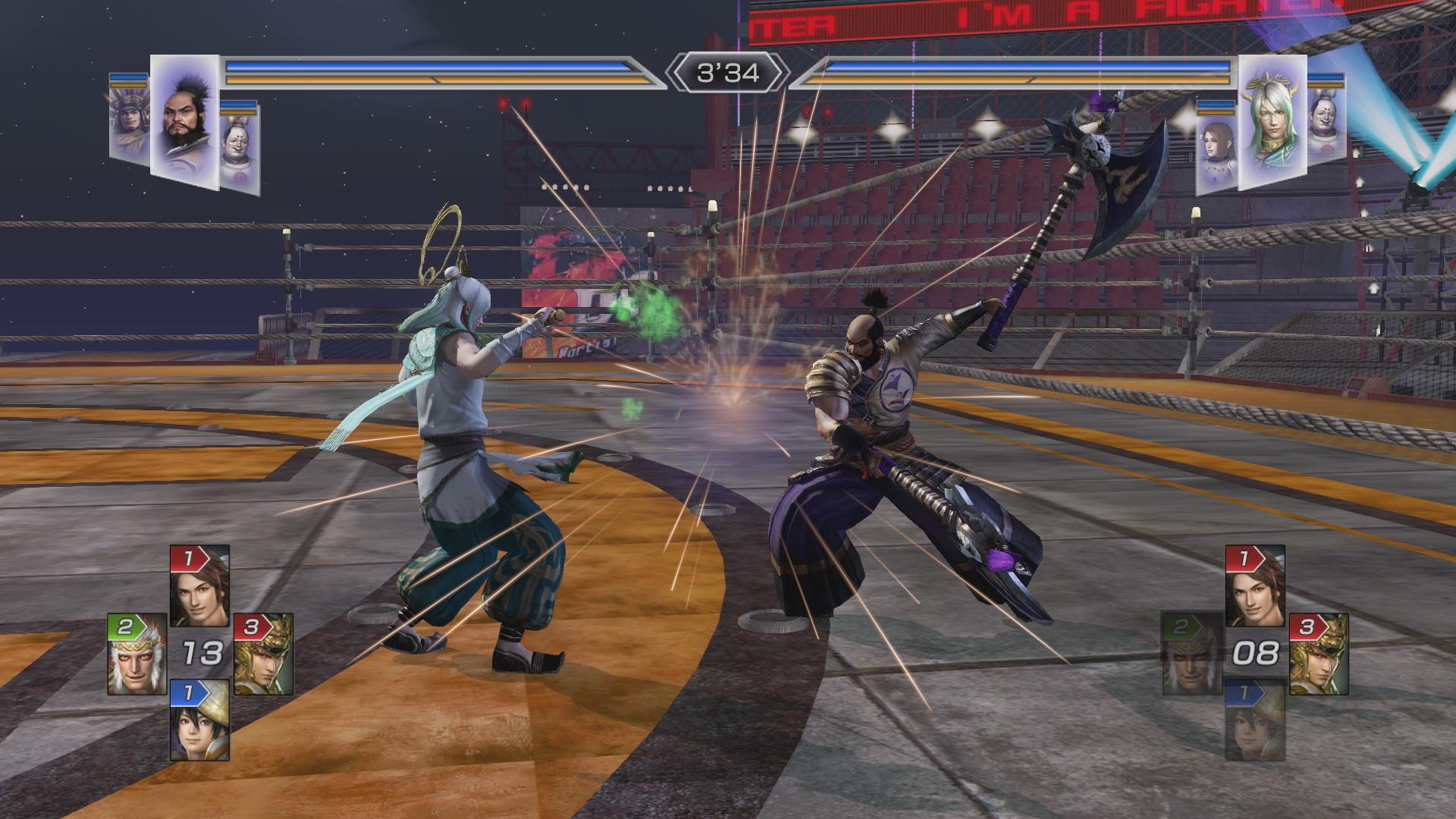Choose the blue 1 card below counter 13
Screen dimensions: 1456x819
point(199,720)
